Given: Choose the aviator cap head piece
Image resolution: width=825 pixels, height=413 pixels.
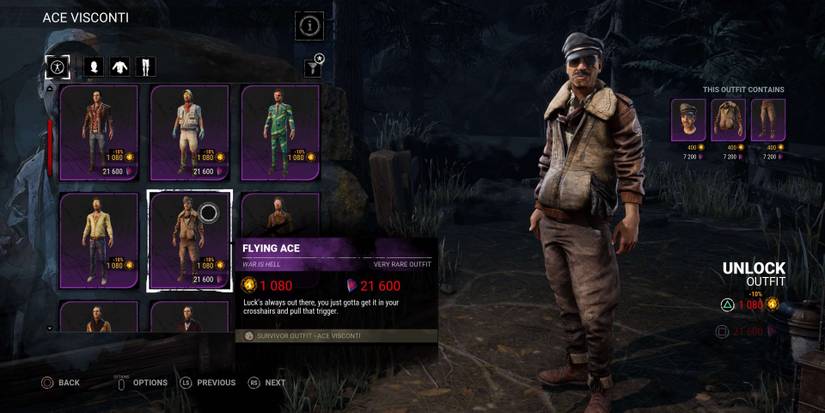Looking at the screenshot, I should [x=688, y=121].
